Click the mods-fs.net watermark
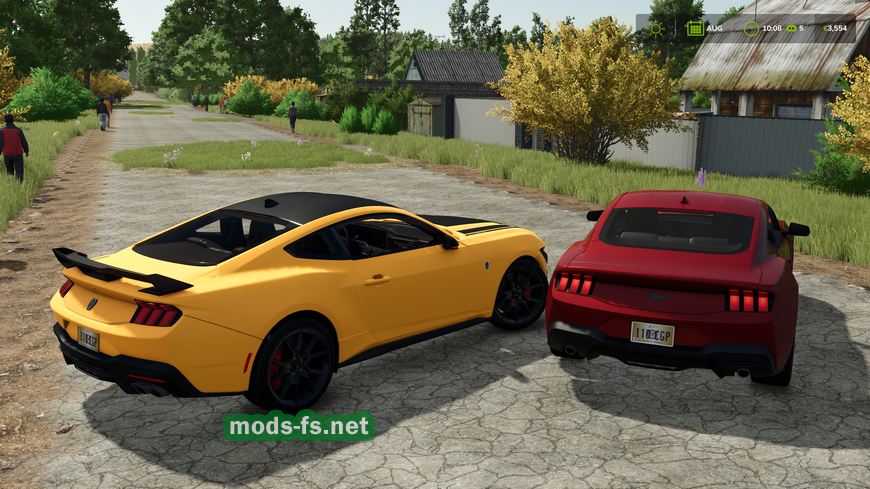This screenshot has width=870, height=489. [299, 427]
